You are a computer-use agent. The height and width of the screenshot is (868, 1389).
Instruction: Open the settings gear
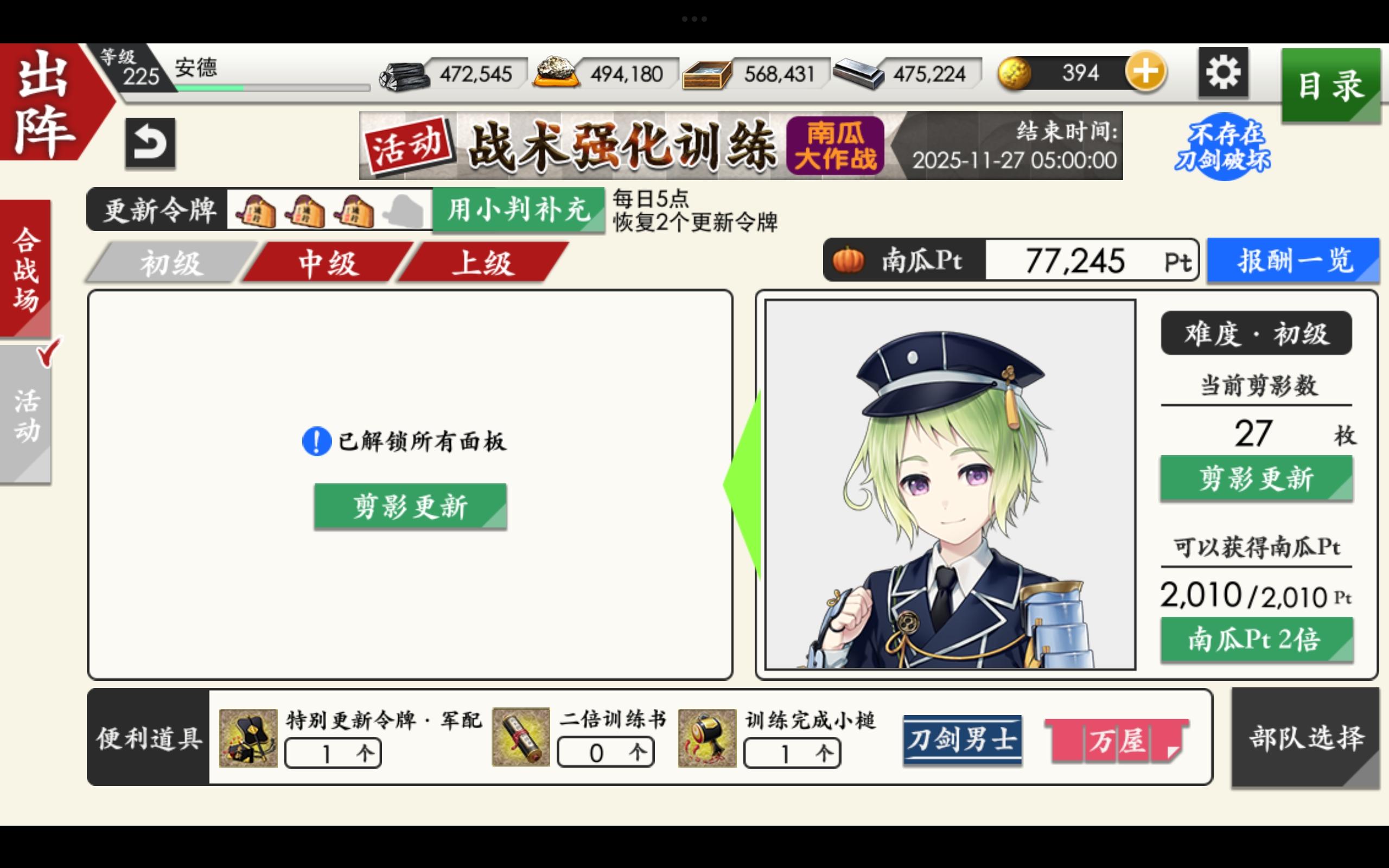(x=1223, y=72)
